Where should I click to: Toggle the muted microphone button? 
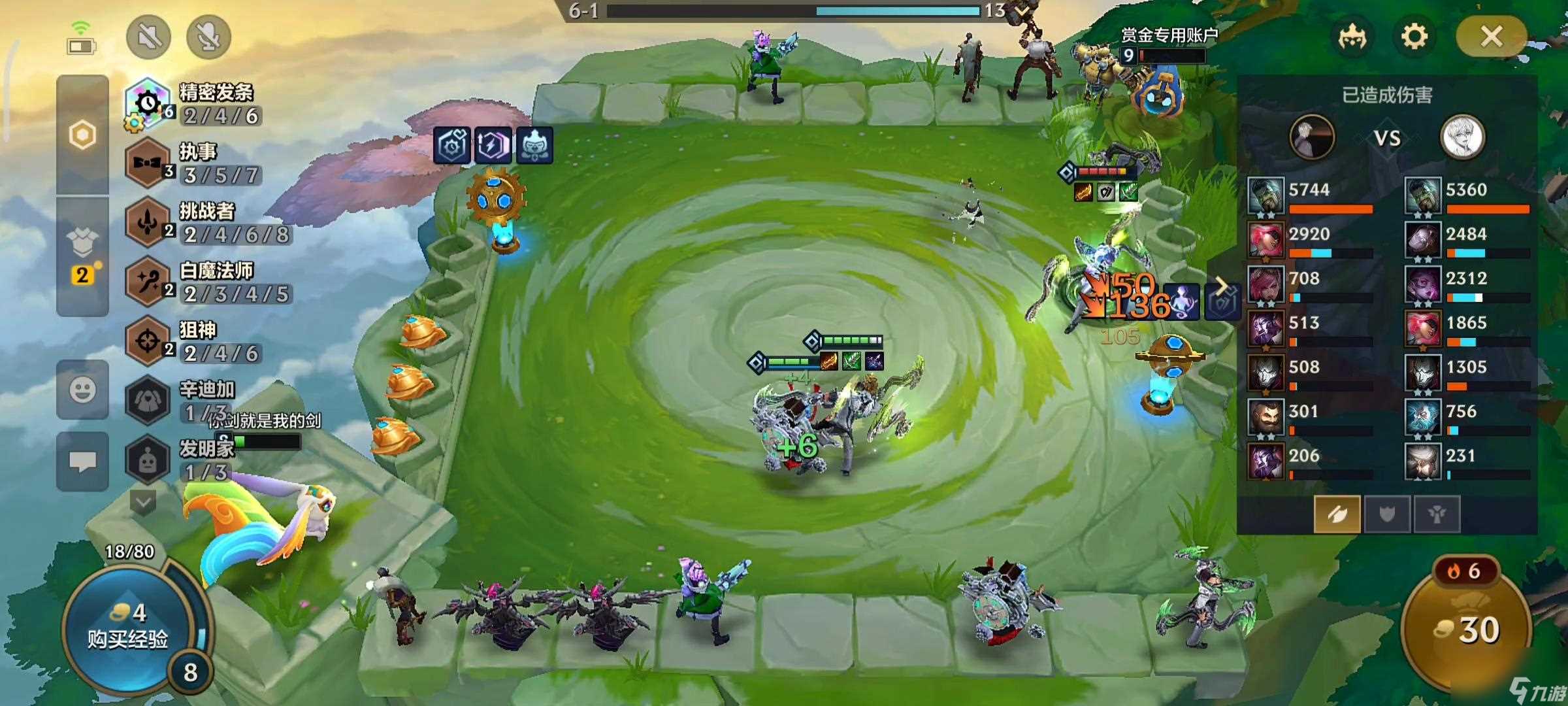coord(209,37)
